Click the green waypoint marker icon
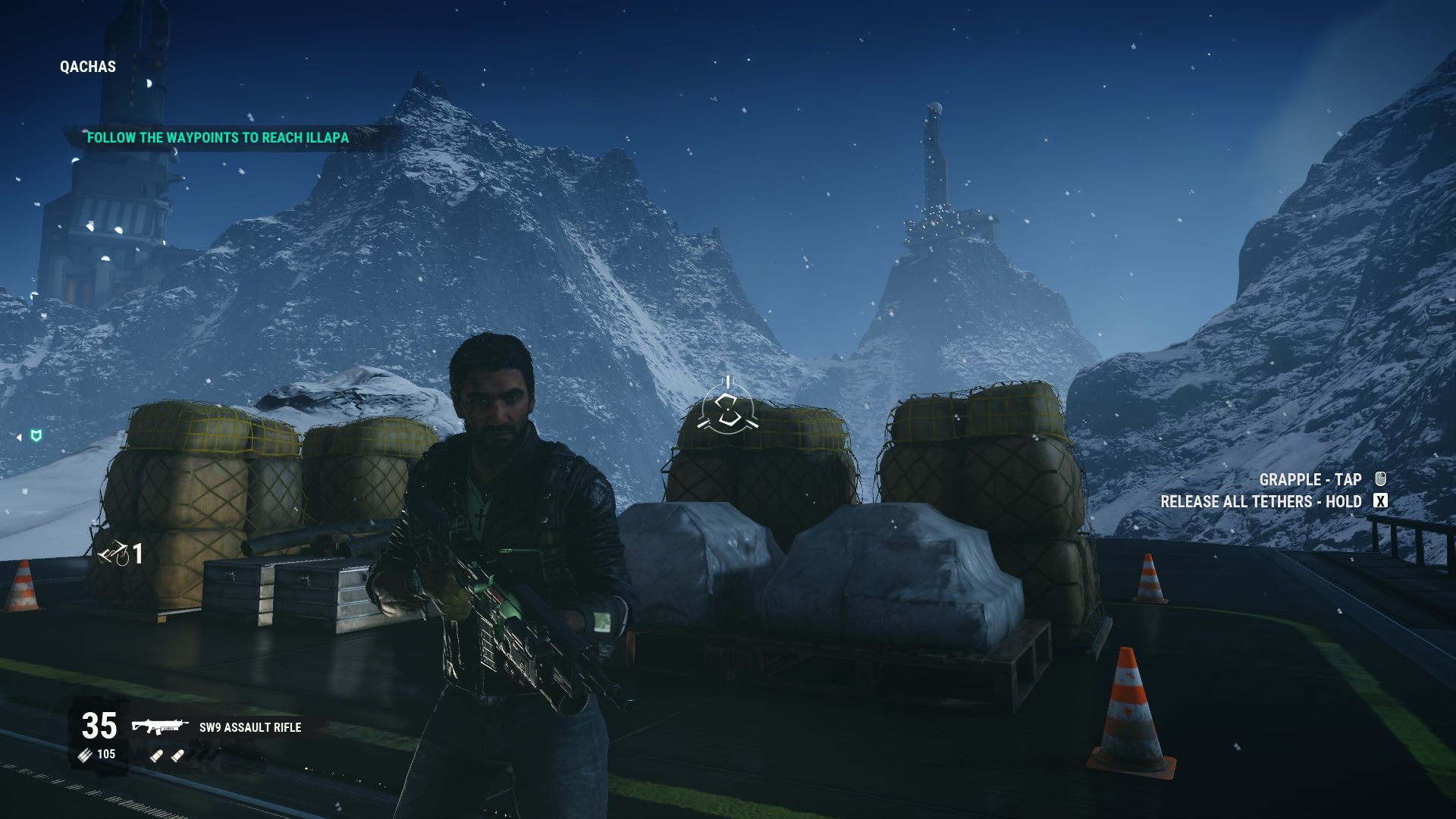This screenshot has width=1456, height=819. click(x=35, y=435)
